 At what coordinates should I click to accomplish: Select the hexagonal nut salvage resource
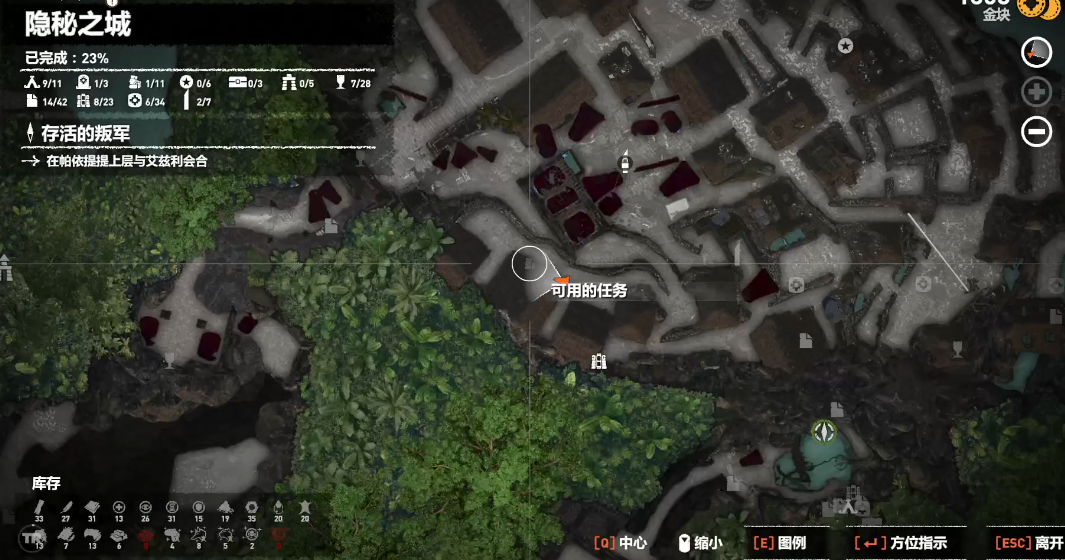click(x=250, y=509)
